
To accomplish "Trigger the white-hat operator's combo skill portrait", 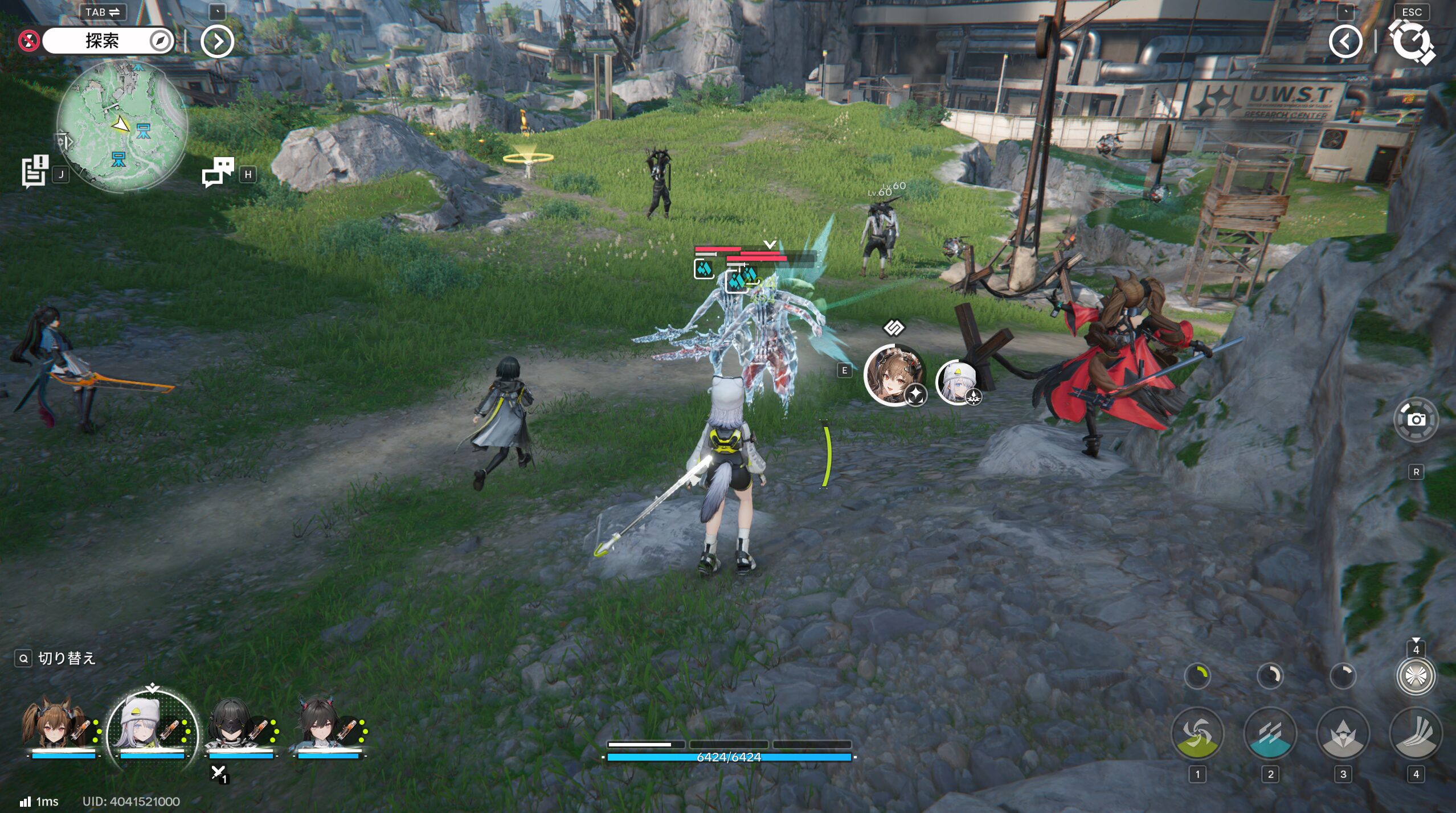I will tap(958, 383).
